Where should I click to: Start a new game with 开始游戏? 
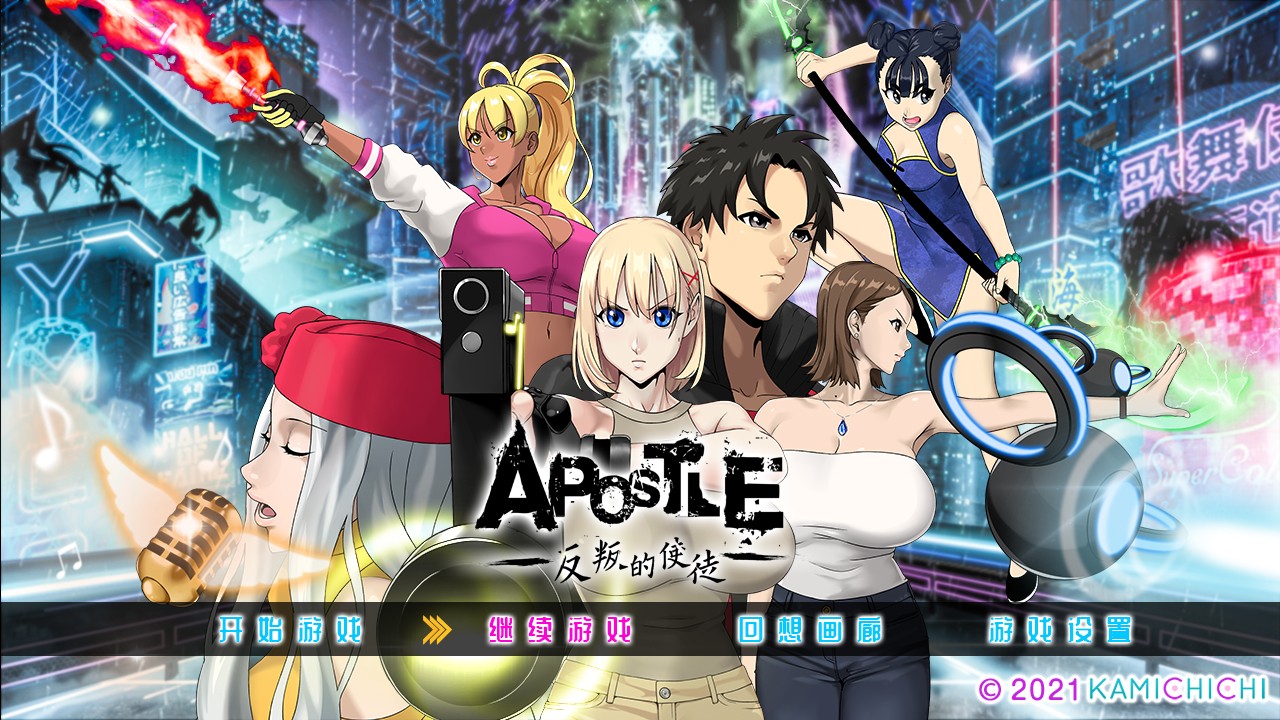point(290,631)
